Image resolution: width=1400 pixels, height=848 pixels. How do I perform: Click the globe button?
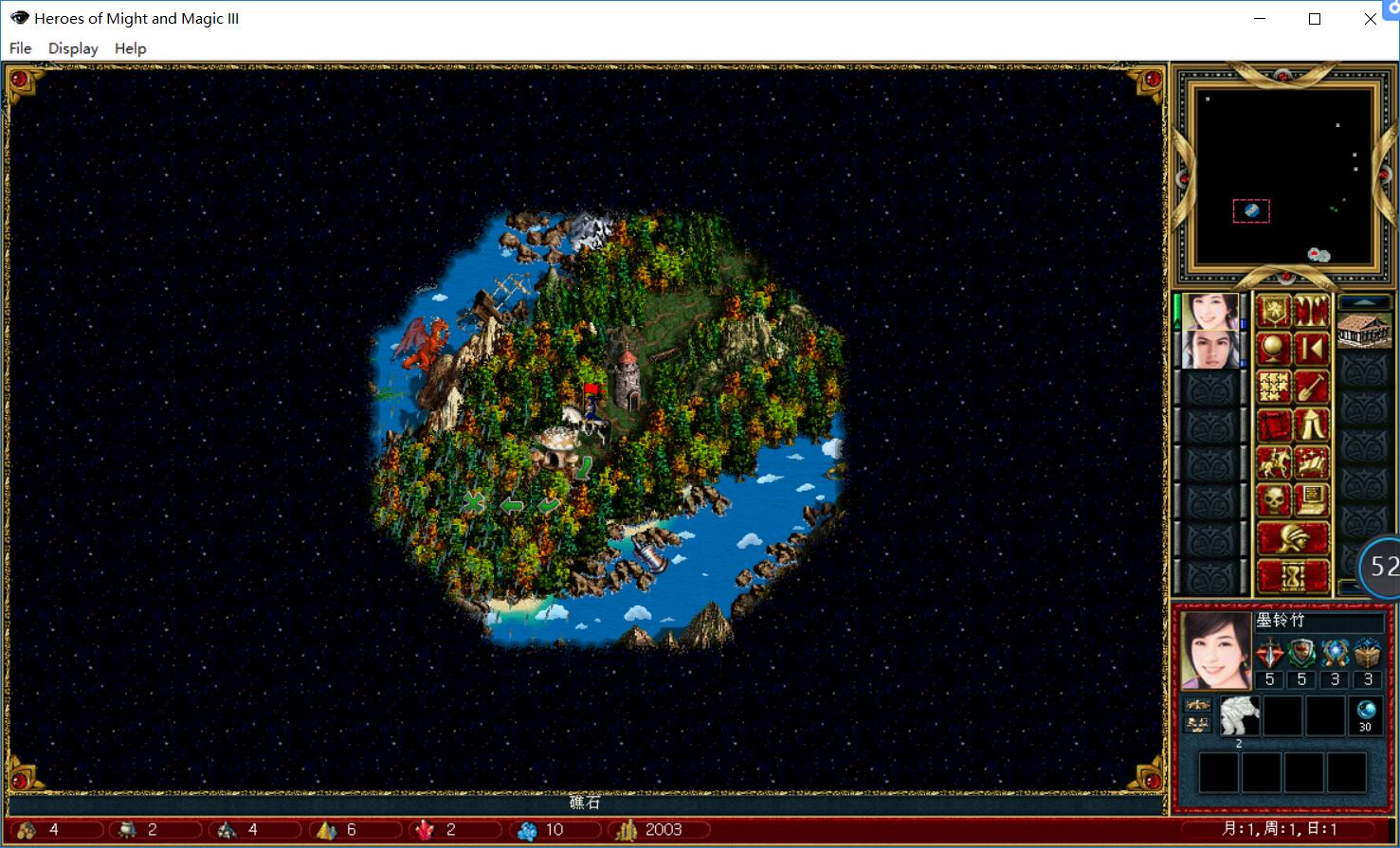pos(1274,349)
